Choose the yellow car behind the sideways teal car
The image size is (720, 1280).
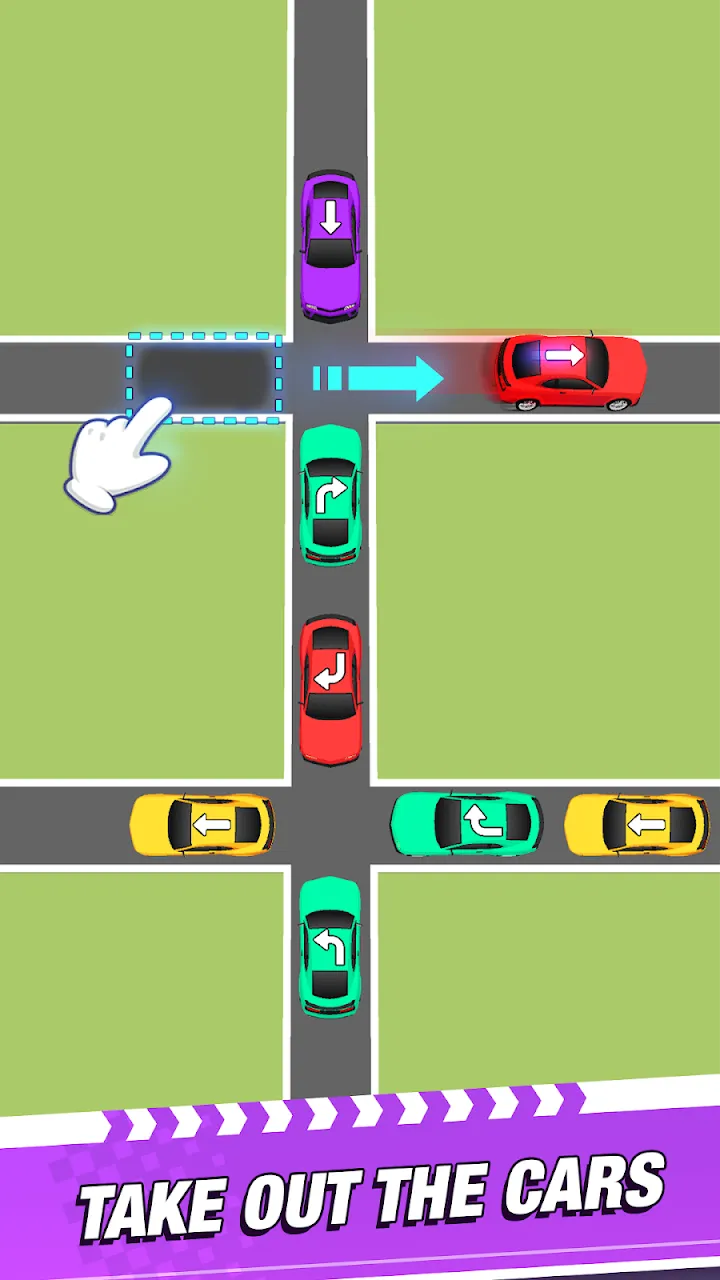click(636, 825)
